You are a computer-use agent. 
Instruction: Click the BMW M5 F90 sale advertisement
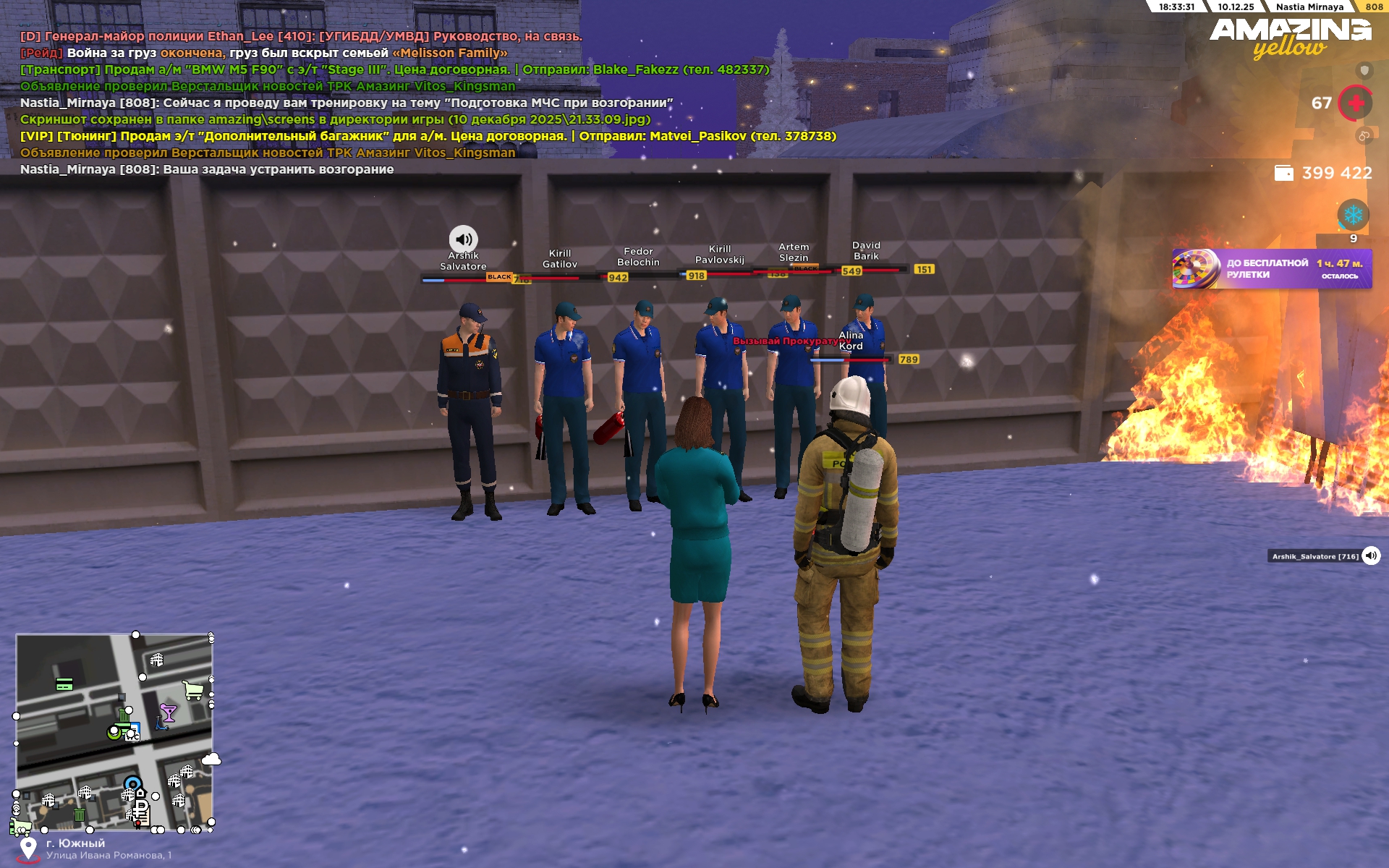click(x=394, y=69)
